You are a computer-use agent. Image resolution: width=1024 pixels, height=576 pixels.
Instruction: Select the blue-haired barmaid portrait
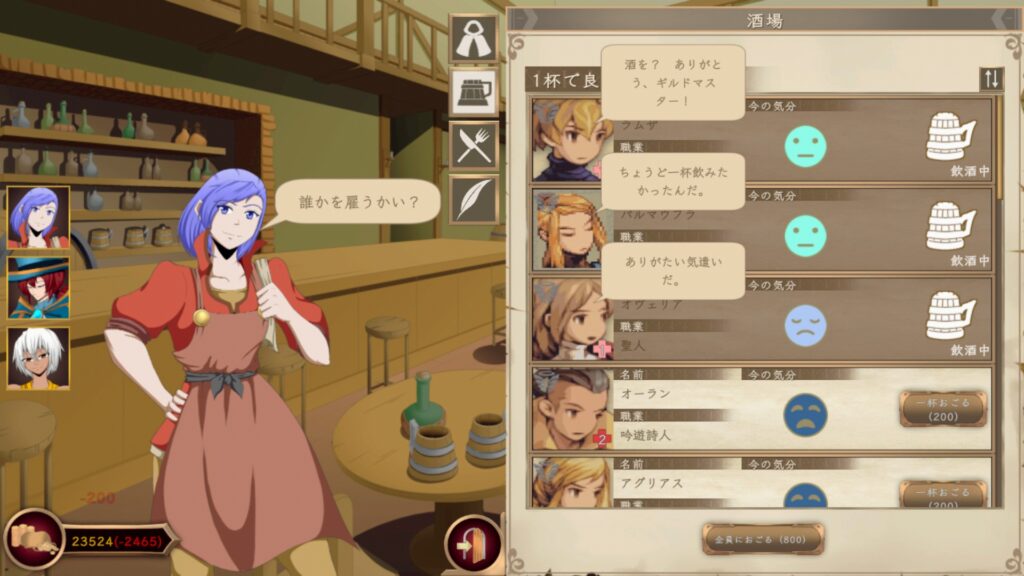coord(38,217)
